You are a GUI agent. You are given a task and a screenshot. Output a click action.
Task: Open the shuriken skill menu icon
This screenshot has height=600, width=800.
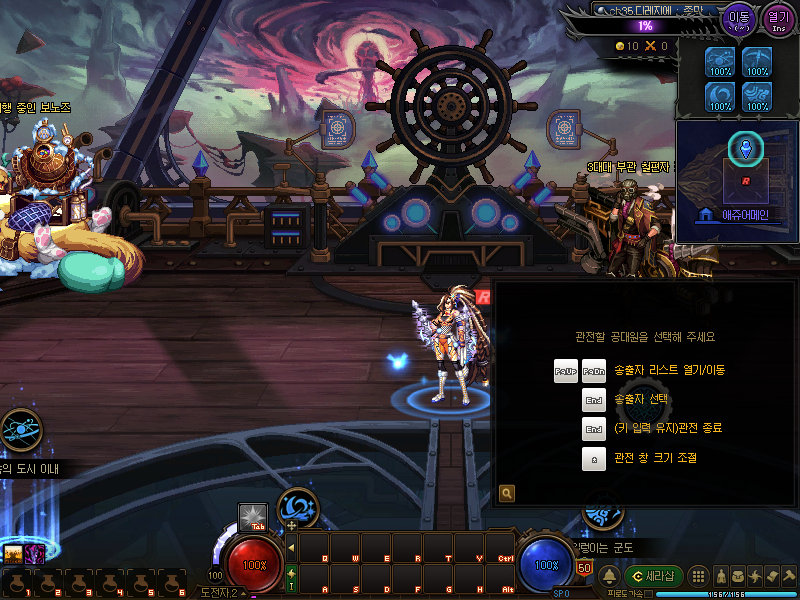point(755,576)
